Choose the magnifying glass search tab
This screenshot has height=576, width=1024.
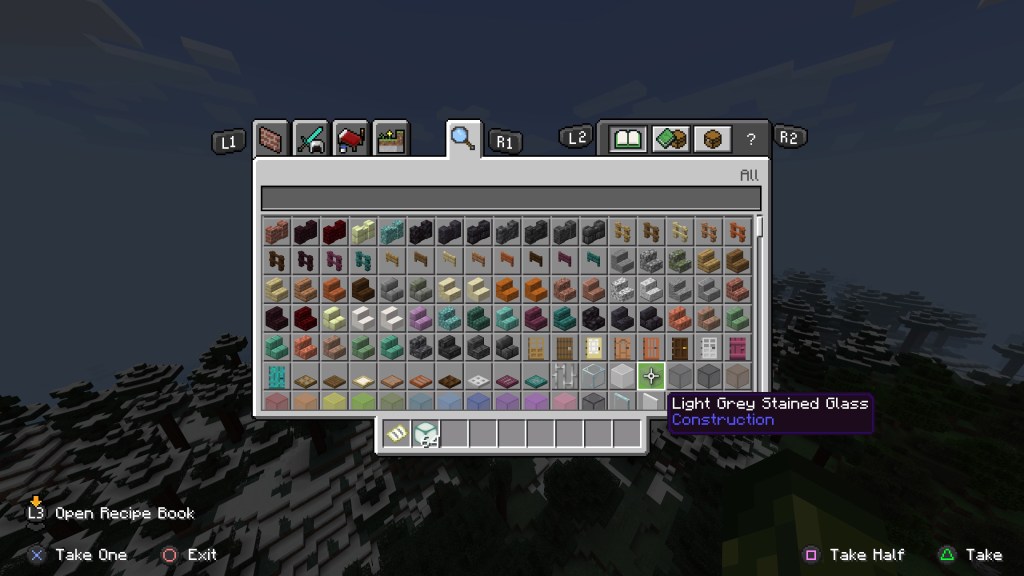coord(462,138)
